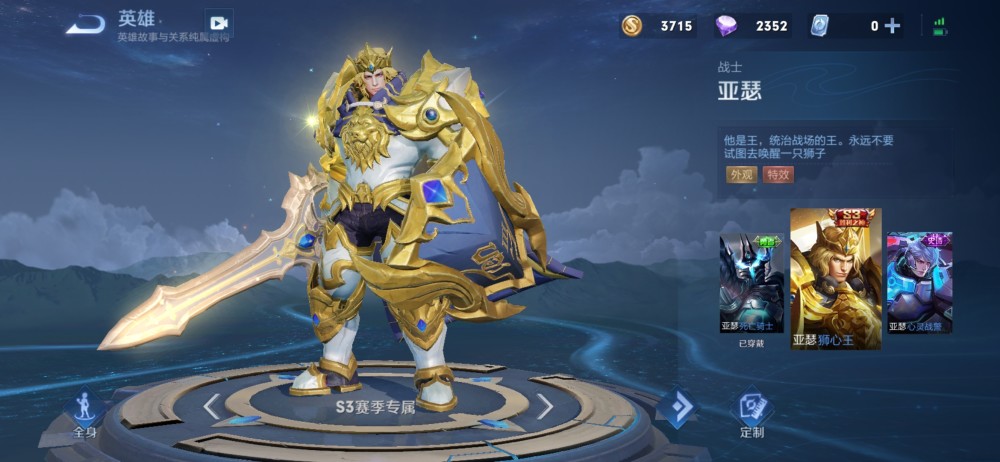
Task: Add tickets with the plus button
Action: tap(892, 26)
